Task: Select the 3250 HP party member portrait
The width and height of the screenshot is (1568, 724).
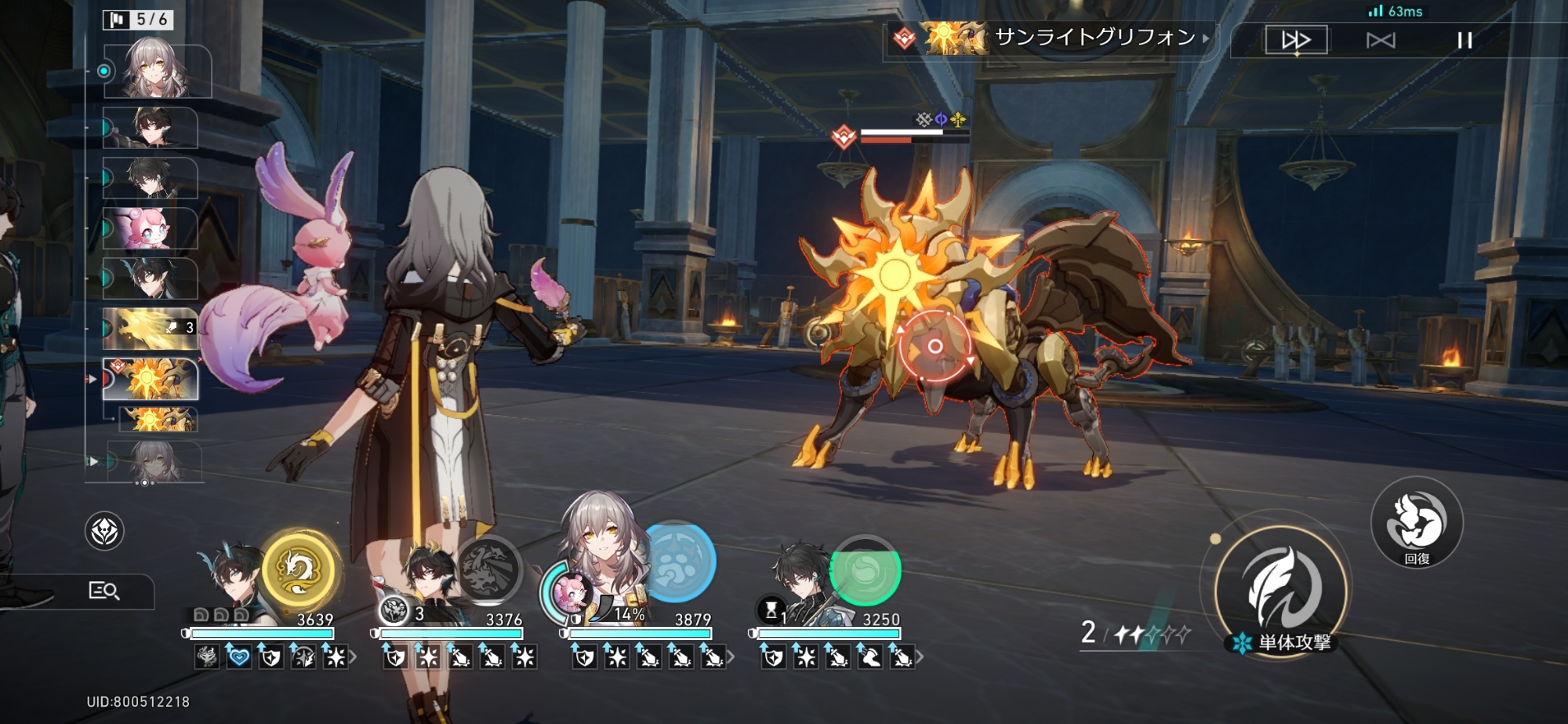Action: point(800,577)
